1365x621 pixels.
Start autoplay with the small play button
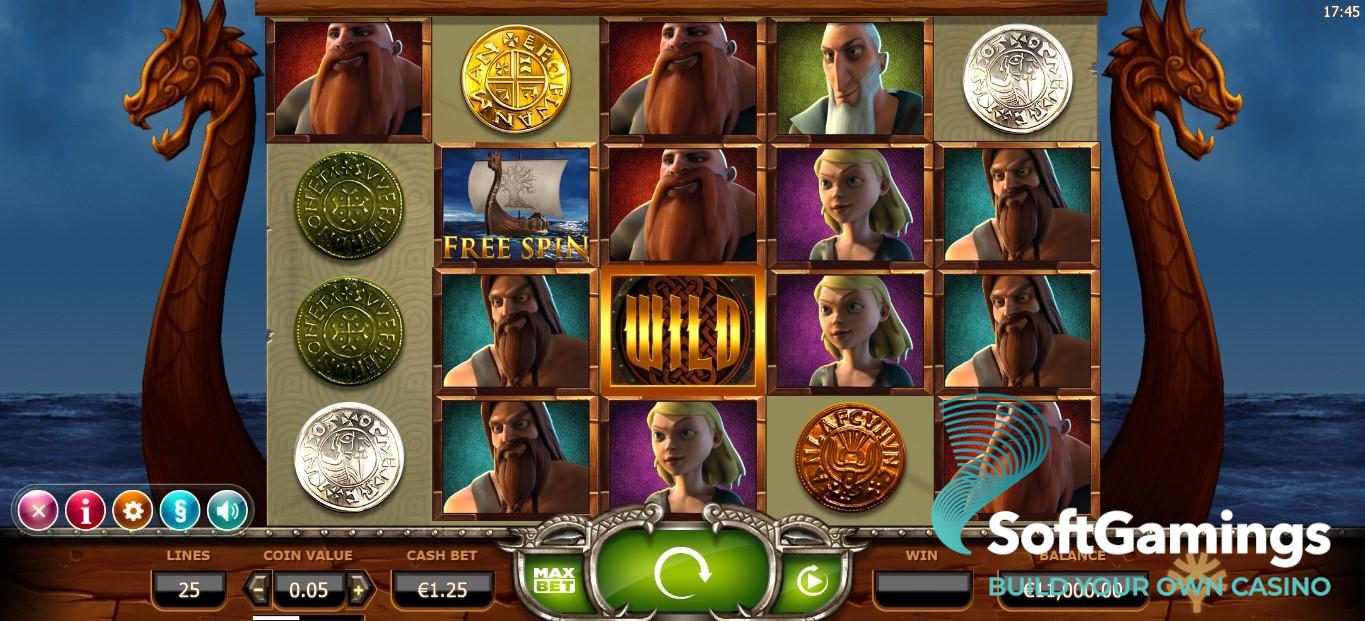pyautogui.click(x=811, y=580)
